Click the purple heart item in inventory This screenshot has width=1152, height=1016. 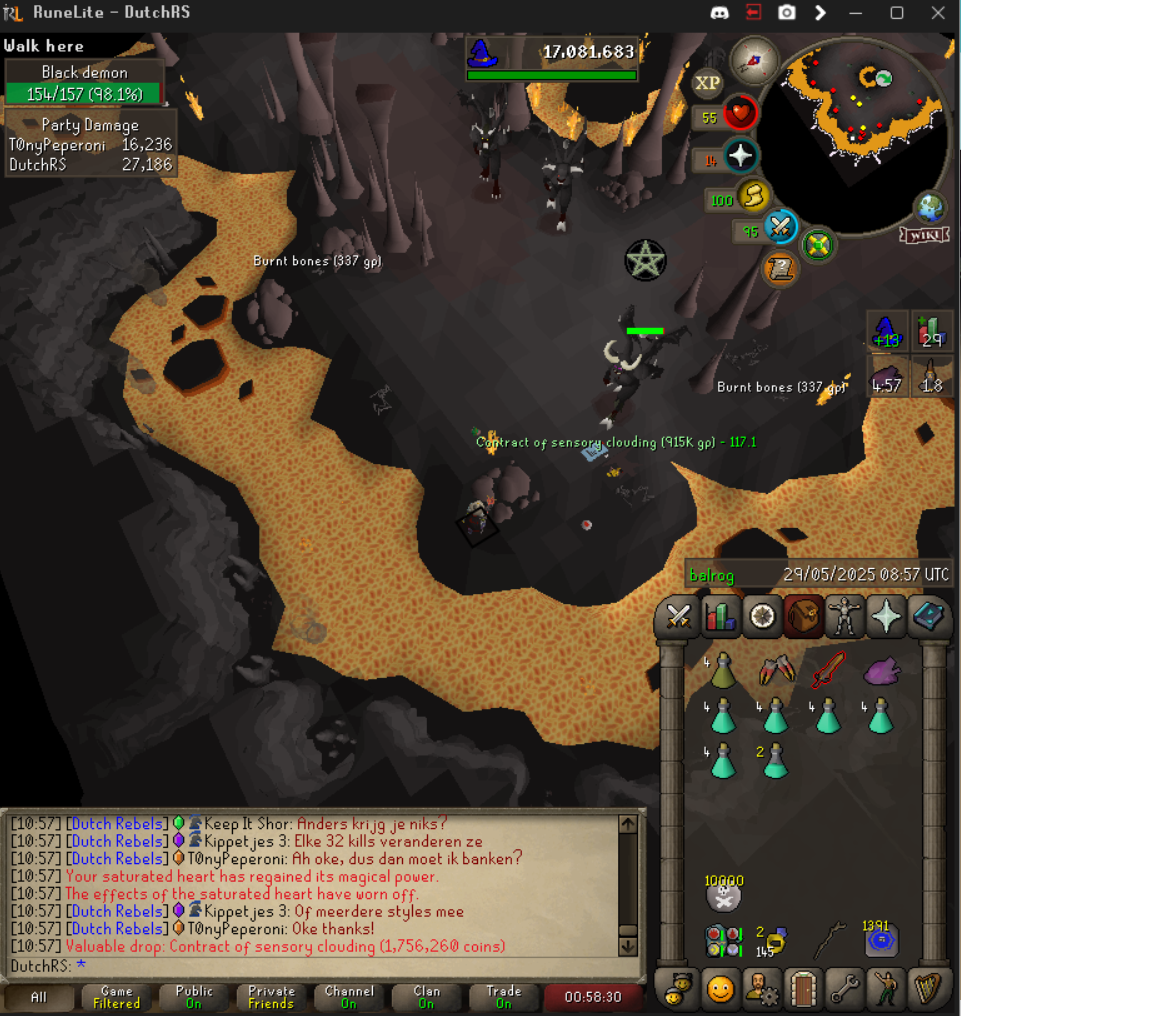pyautogui.click(x=881, y=670)
